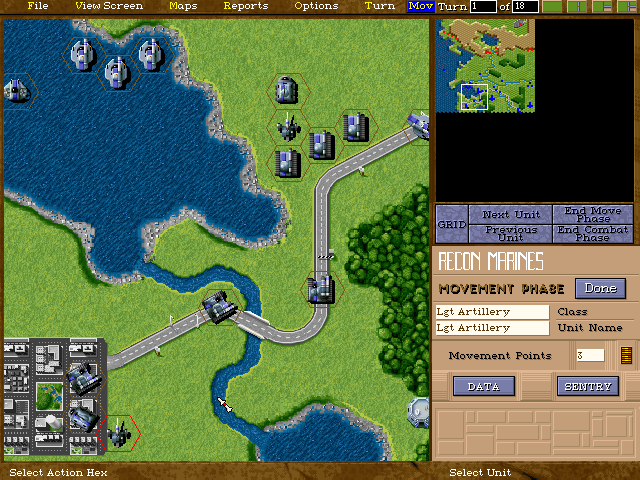This screenshot has height=480, width=640.
Task: Select the Lgt Artillery unit on the bridge
Action: (219, 305)
